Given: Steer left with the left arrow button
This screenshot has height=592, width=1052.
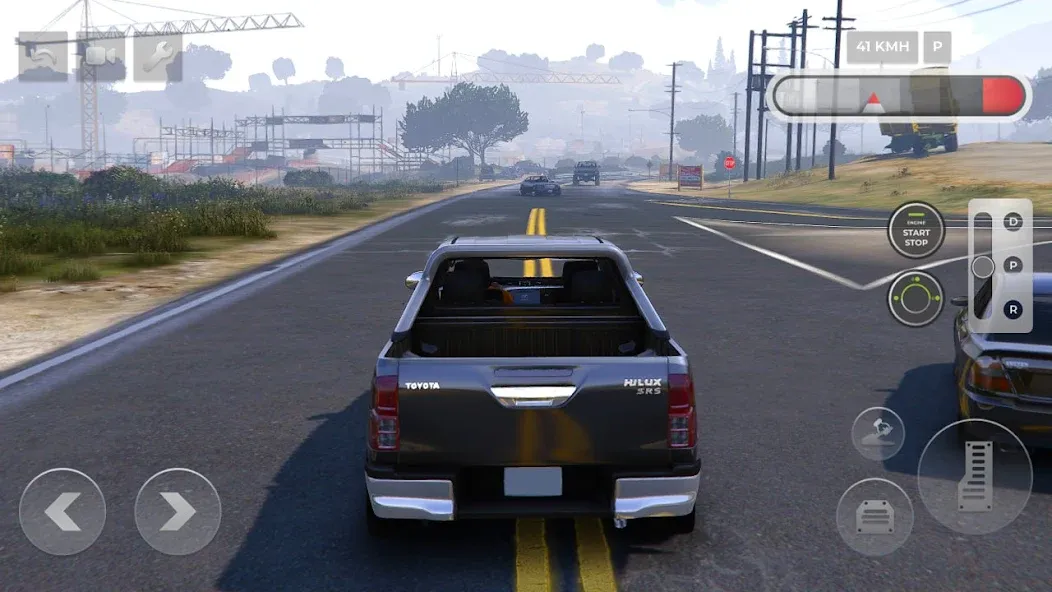Looking at the screenshot, I should click(x=62, y=512).
